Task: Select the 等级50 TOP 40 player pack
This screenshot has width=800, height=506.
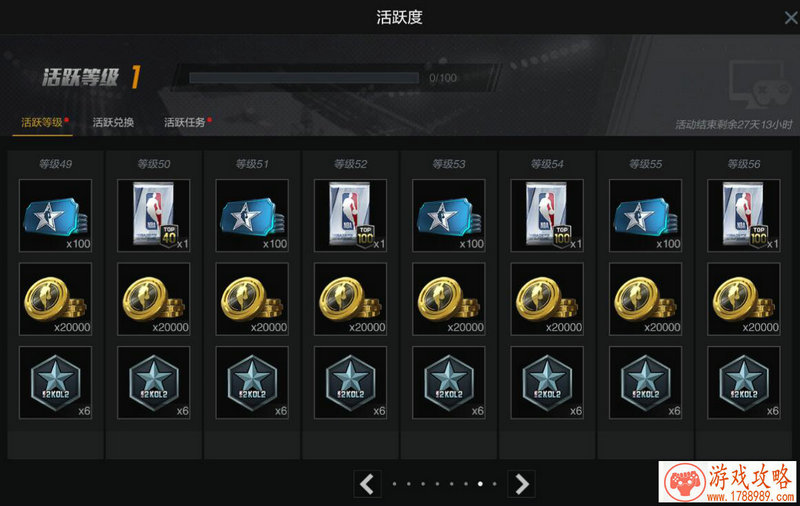Action: (x=153, y=216)
